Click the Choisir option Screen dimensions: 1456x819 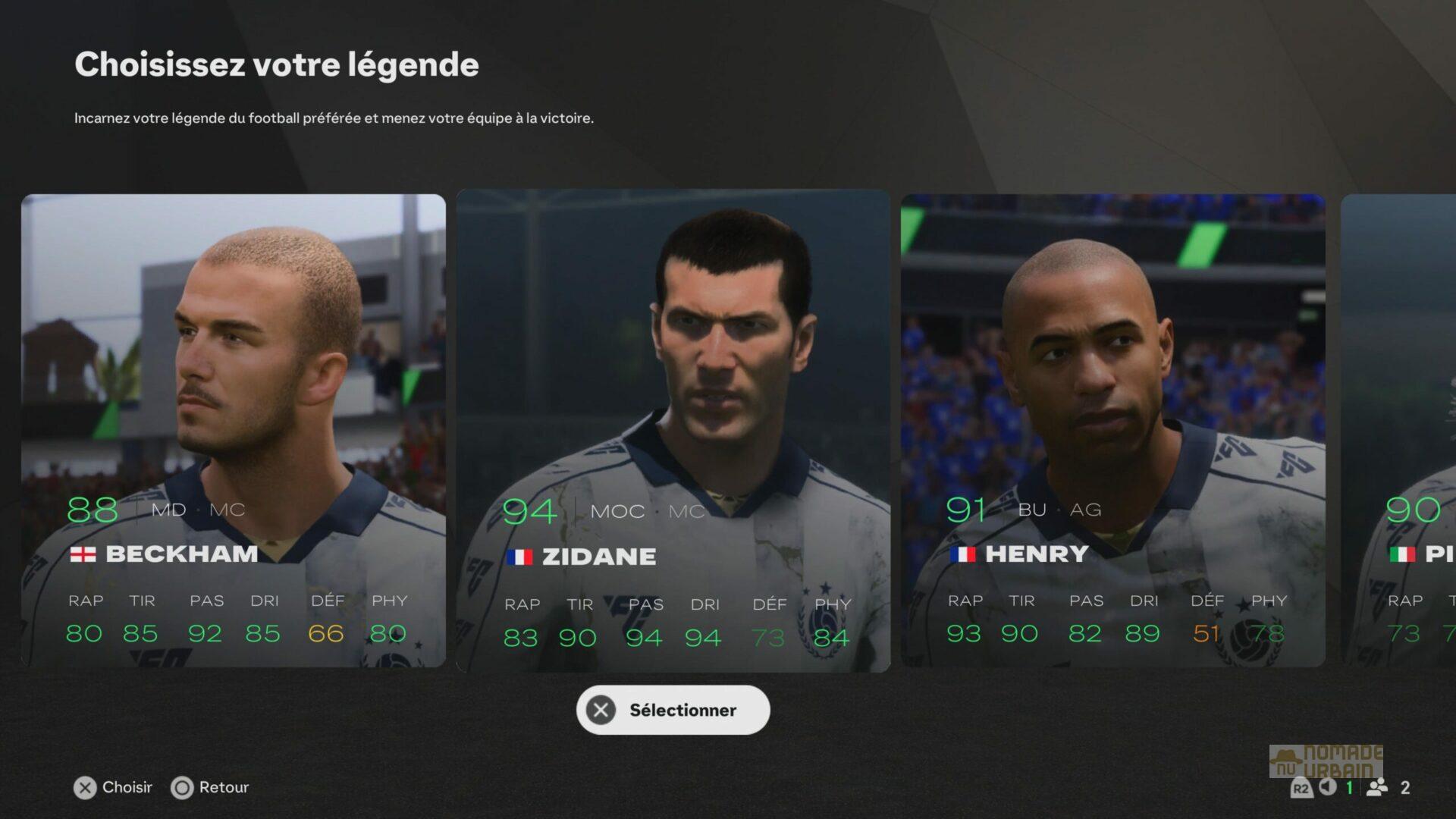coord(127,787)
